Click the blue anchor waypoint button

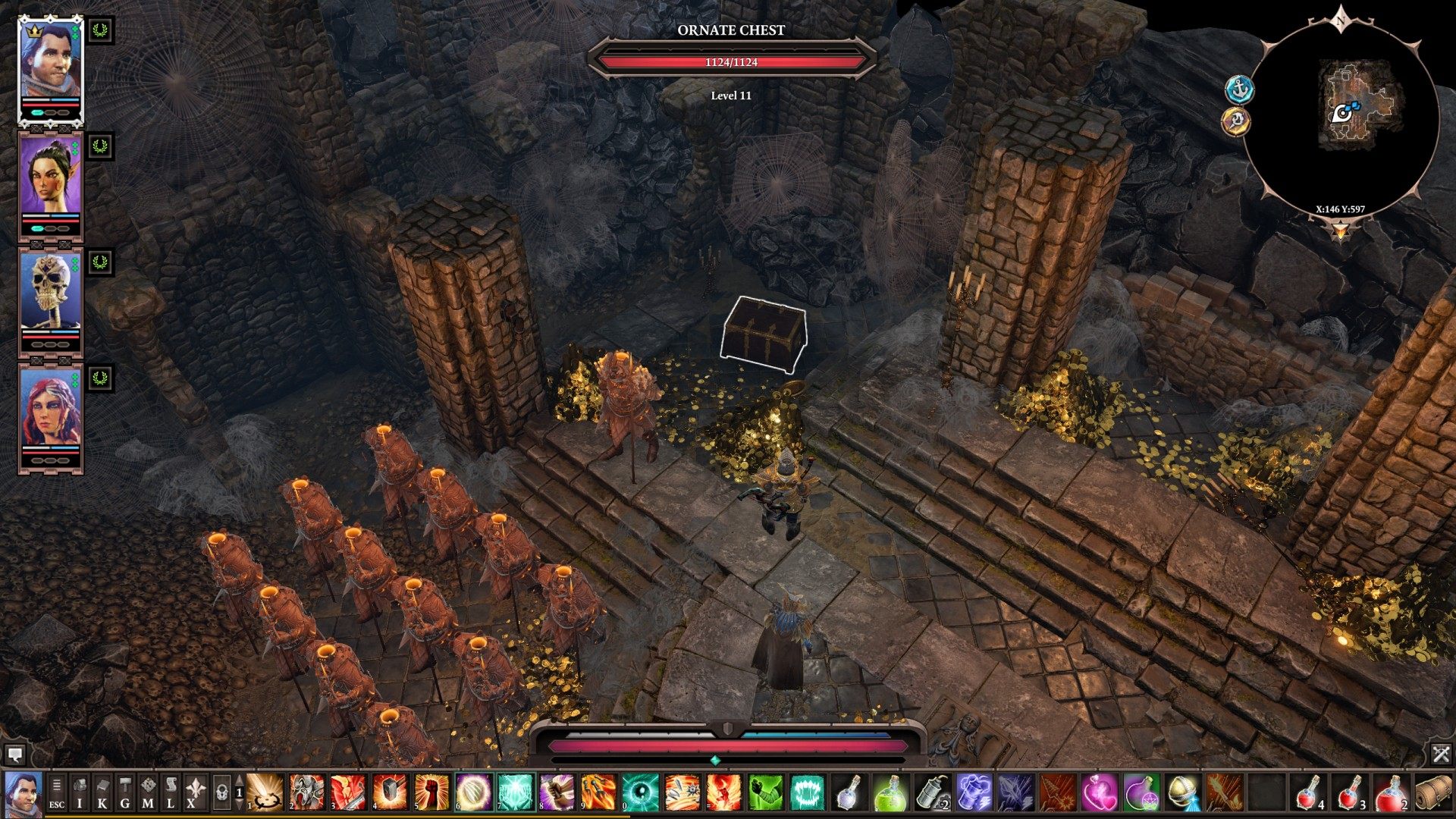click(x=1239, y=90)
